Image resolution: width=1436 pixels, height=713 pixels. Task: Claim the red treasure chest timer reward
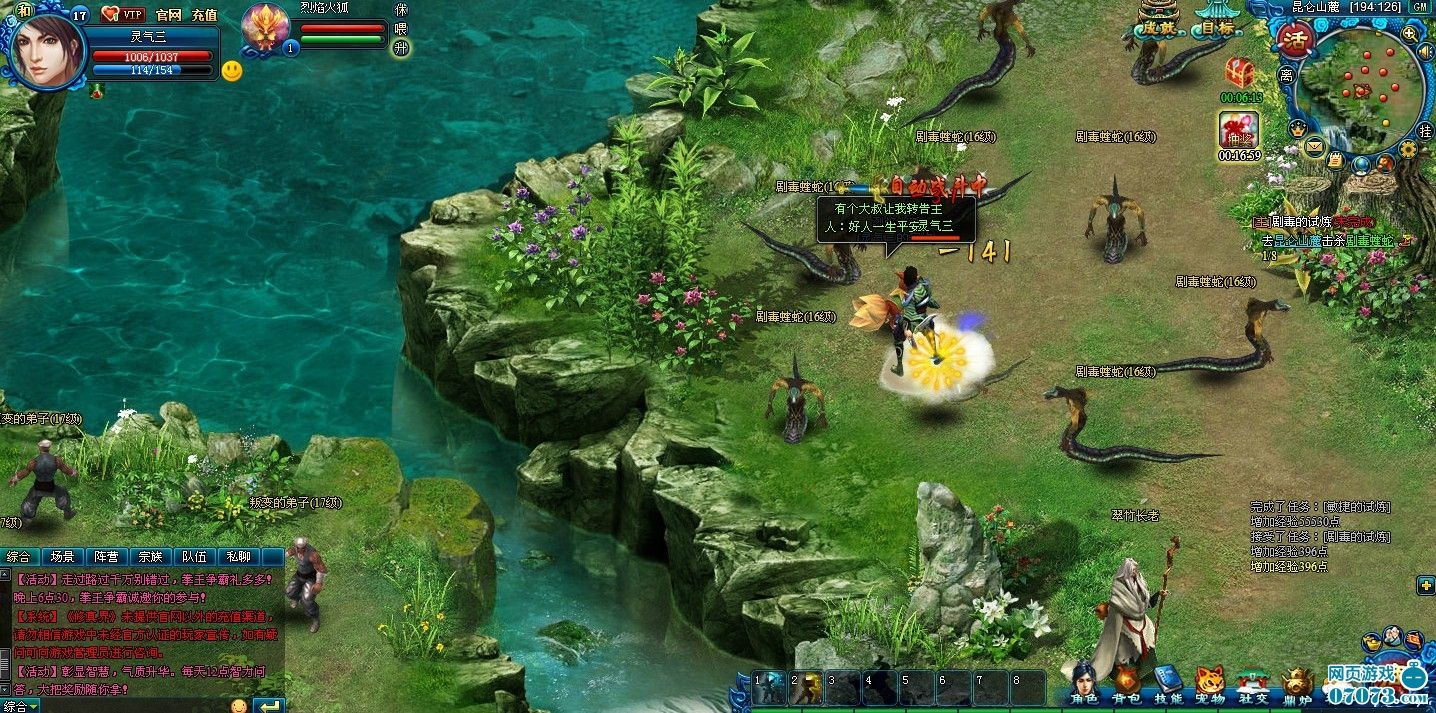click(1240, 72)
